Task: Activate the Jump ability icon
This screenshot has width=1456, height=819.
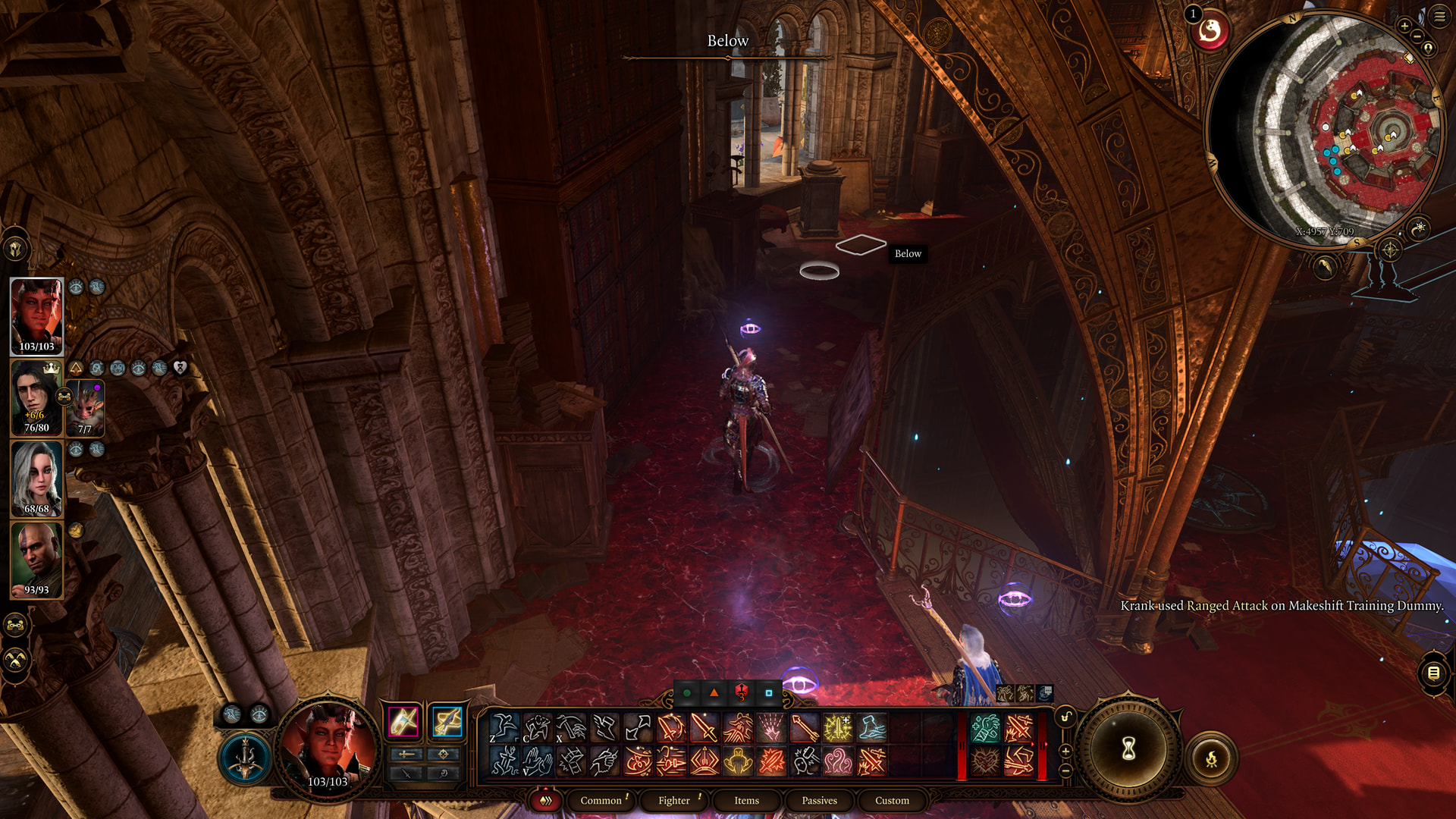Action: pyautogui.click(x=504, y=727)
